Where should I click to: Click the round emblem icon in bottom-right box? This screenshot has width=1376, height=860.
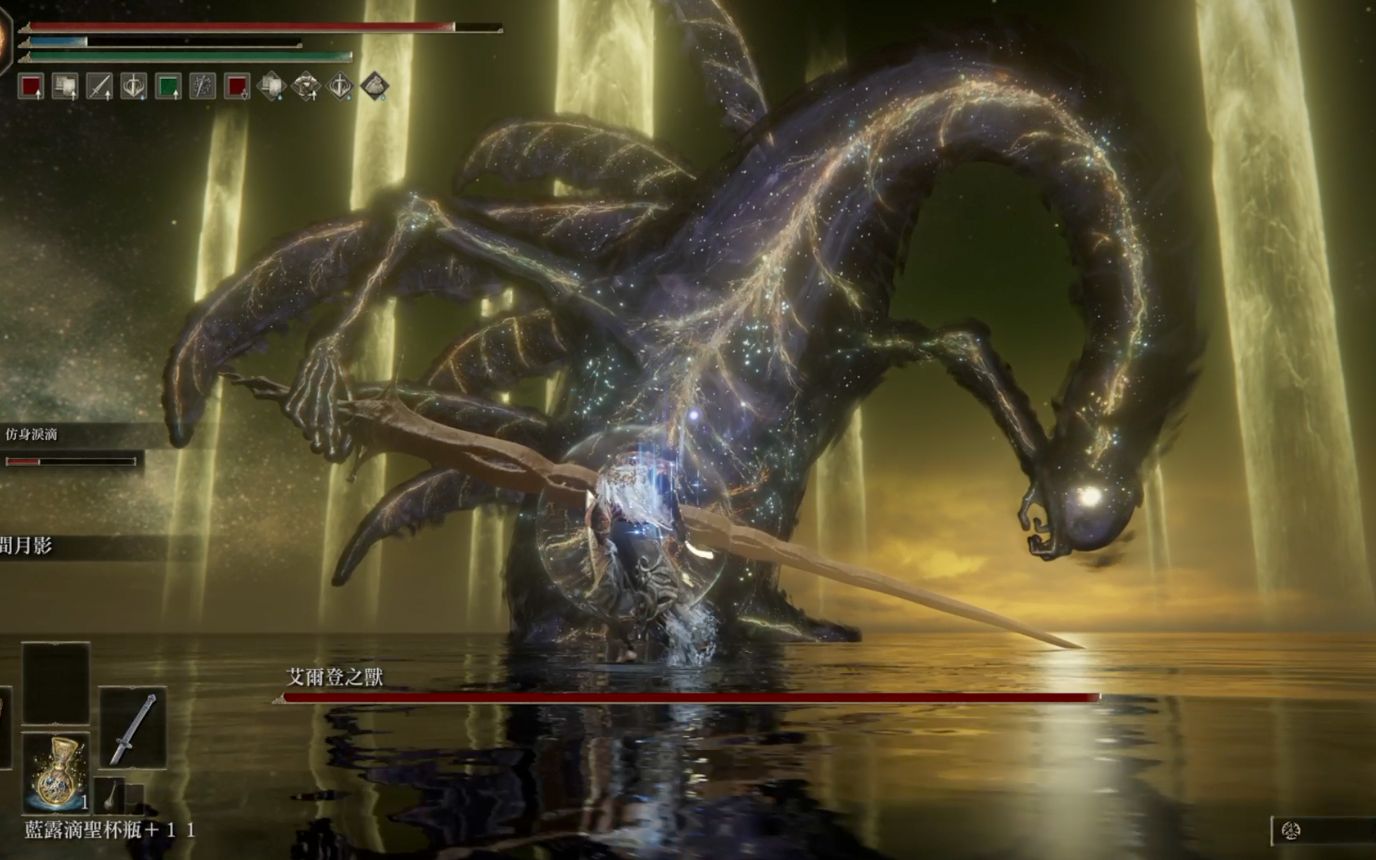1291,831
